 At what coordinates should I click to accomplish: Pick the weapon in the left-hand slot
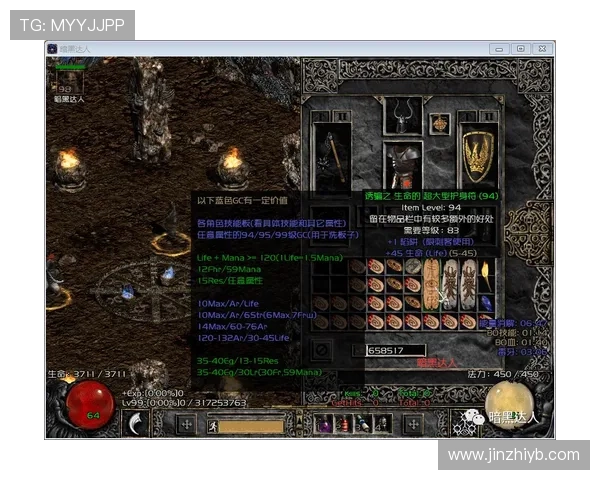(x=331, y=155)
